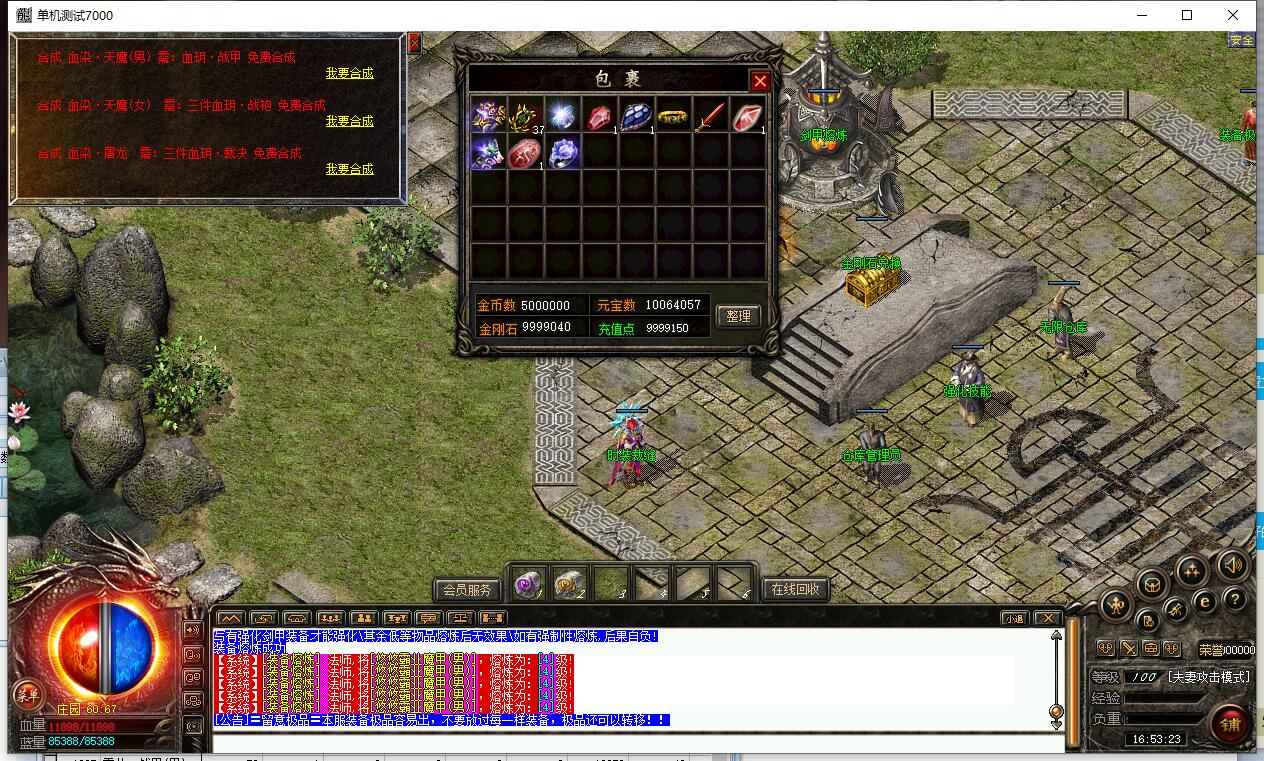Click 我要合成 for 血染·天魔(男)
This screenshot has width=1264, height=761.
click(349, 73)
